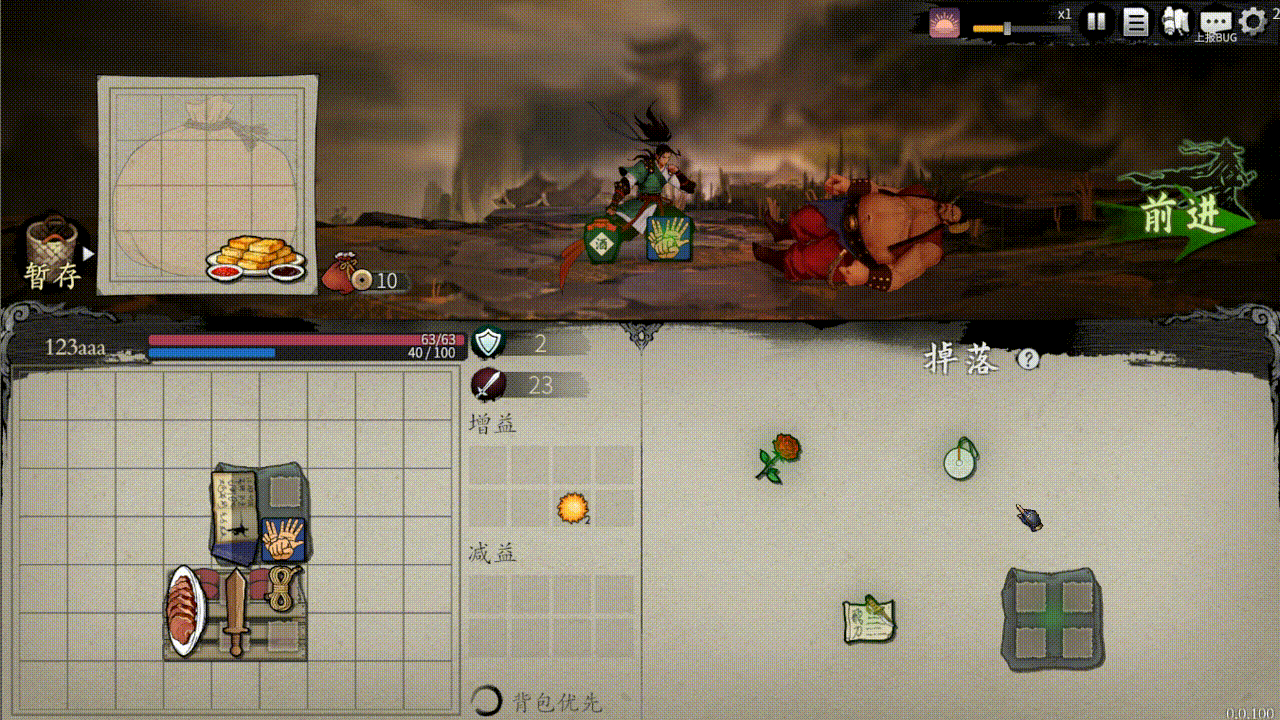The width and height of the screenshot is (1280, 720).
Task: Pick the flying-knife manual scroll drop
Action: 868,620
